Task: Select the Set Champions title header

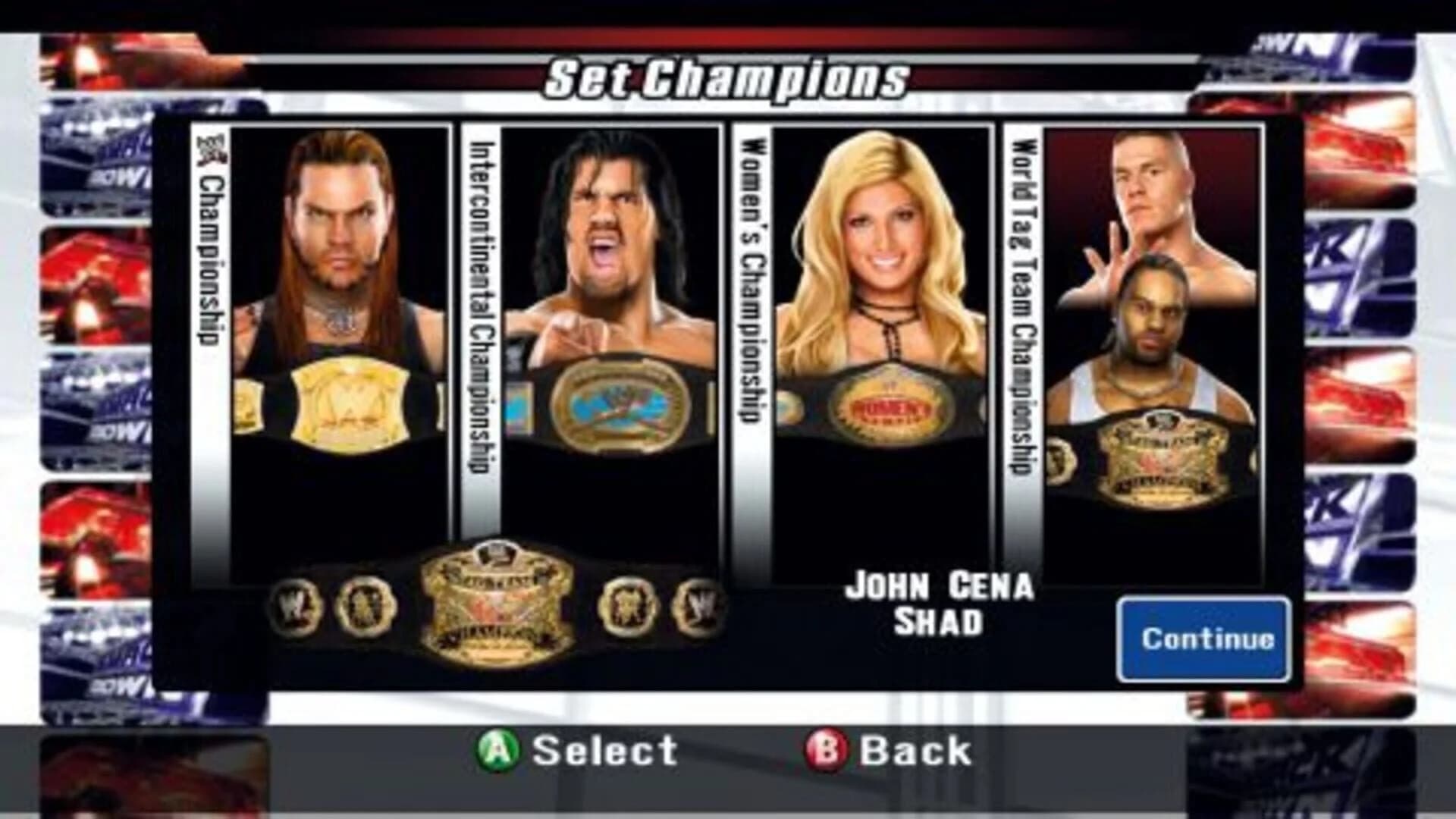Action: [x=726, y=76]
